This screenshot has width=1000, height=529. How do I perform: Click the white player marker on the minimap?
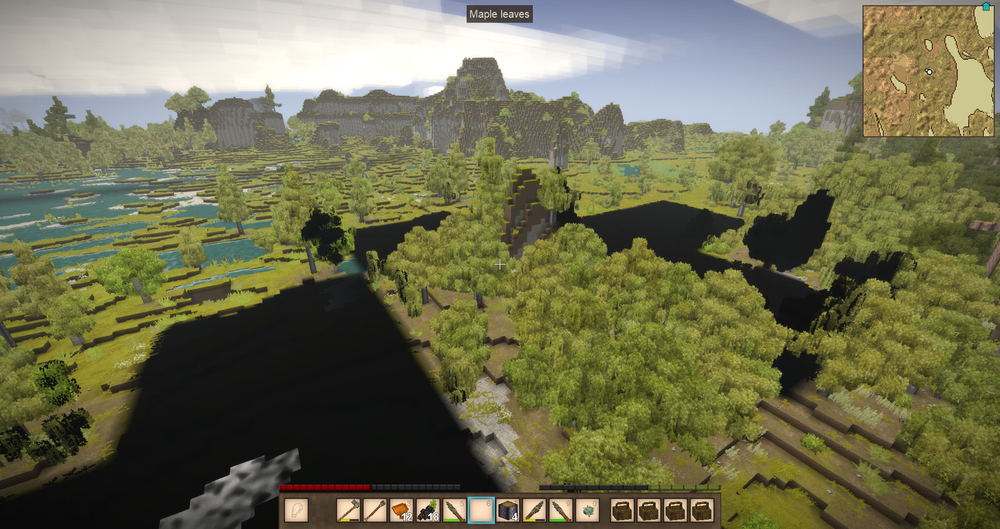(929, 71)
